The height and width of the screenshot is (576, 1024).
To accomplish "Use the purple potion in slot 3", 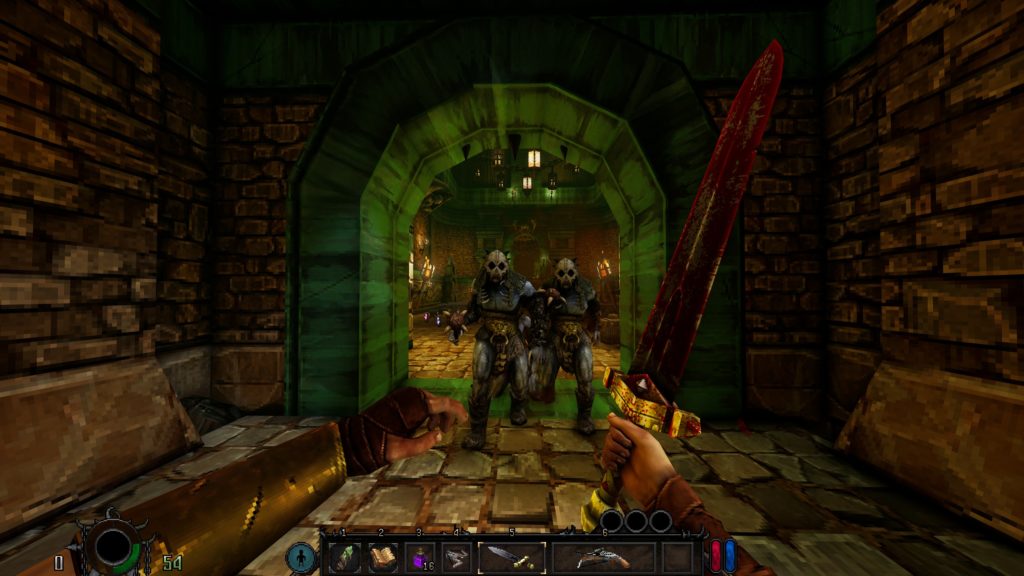I will tap(419, 557).
